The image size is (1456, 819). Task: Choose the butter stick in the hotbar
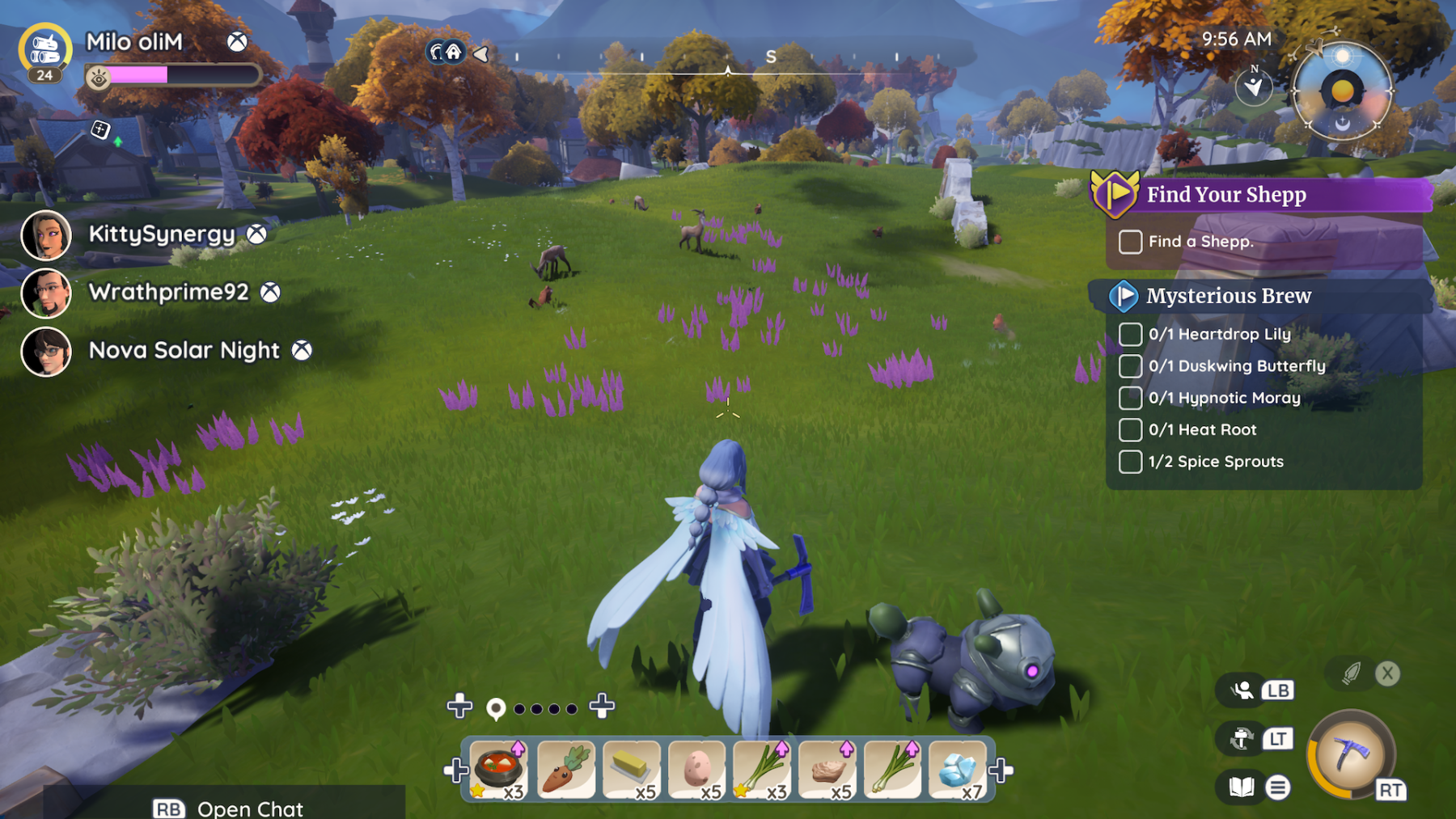pos(631,769)
